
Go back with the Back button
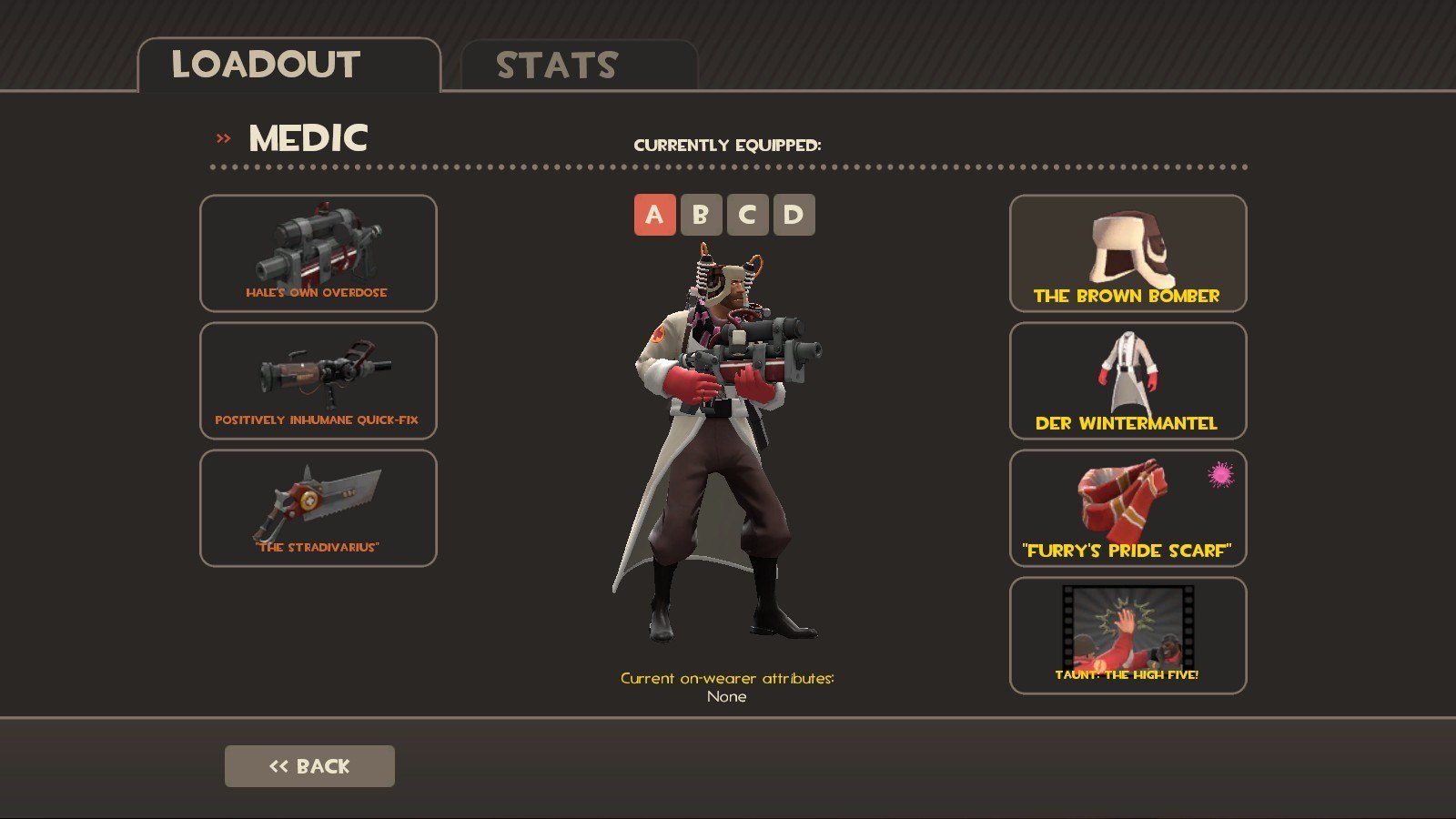point(309,766)
